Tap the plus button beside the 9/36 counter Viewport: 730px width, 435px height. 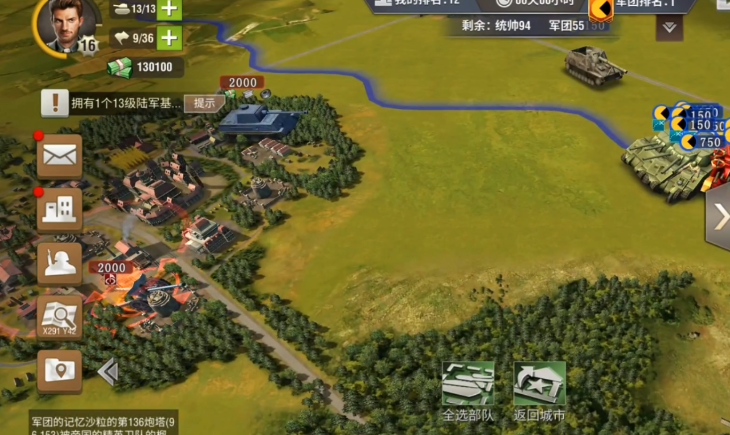[x=169, y=38]
